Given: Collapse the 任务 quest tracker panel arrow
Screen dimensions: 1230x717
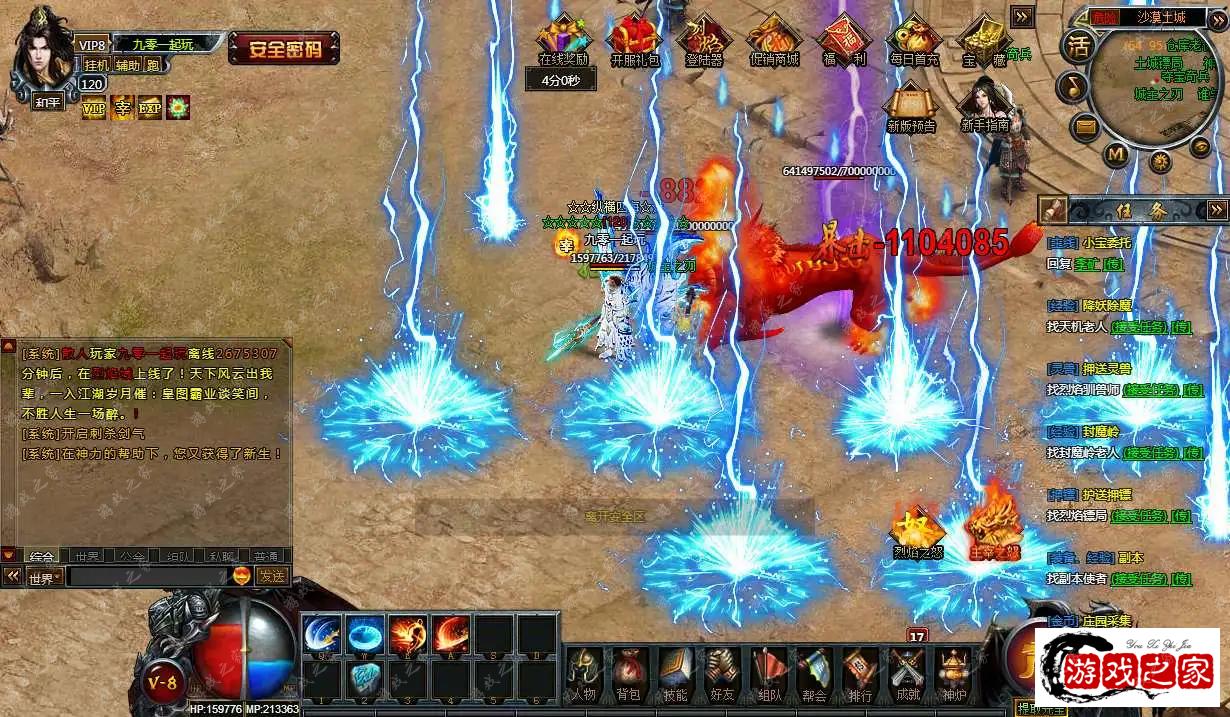Looking at the screenshot, I should pyautogui.click(x=1217, y=210).
